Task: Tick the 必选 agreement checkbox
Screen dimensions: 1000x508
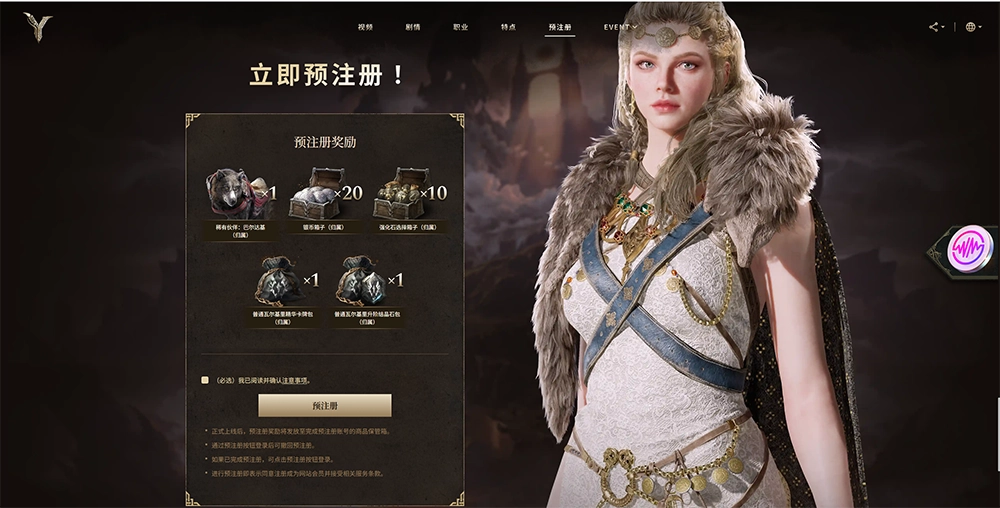Action: click(x=205, y=380)
